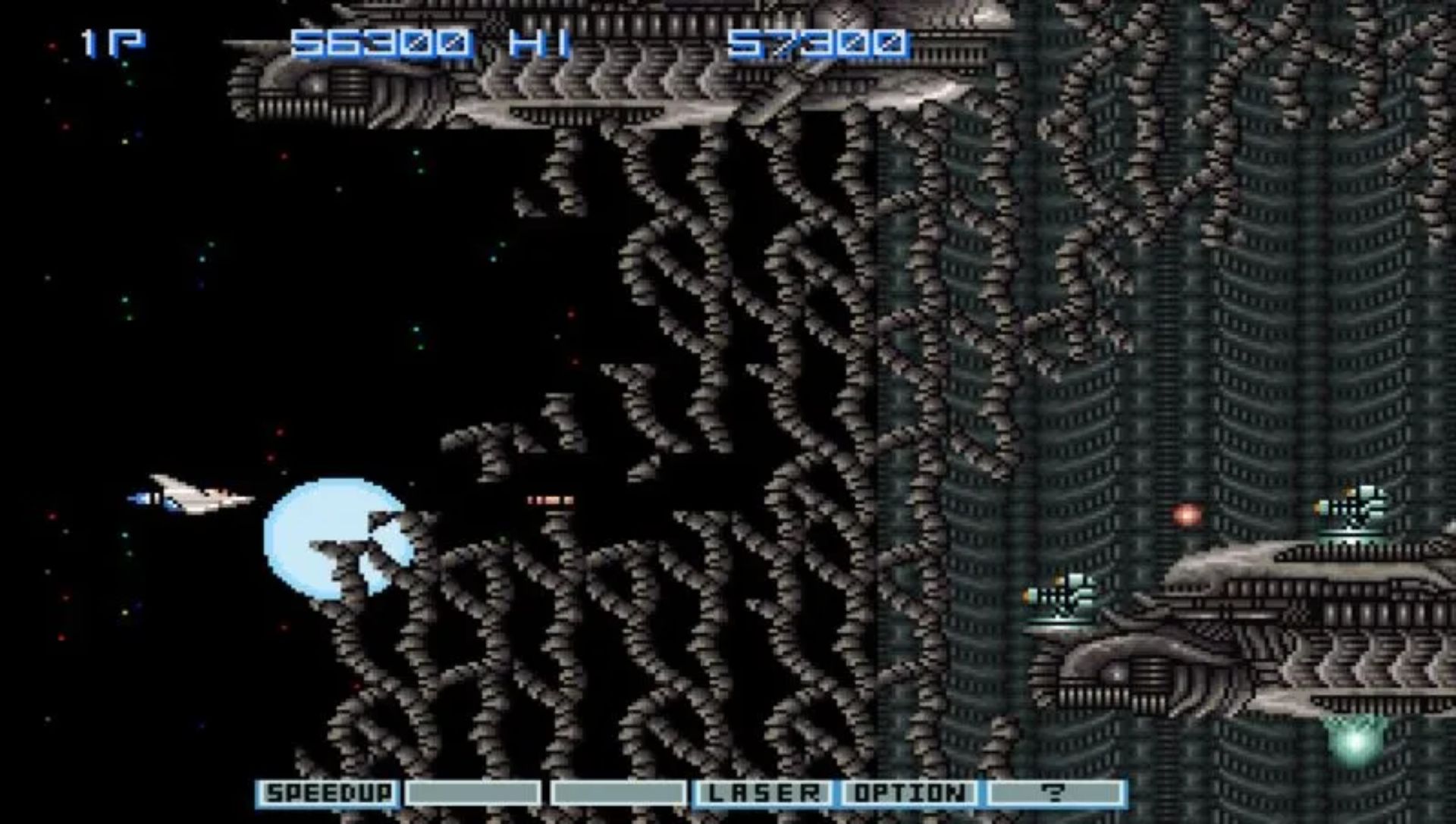Image resolution: width=1456 pixels, height=824 pixels.
Task: Activate the OPTION power-up slot
Action: click(910, 793)
